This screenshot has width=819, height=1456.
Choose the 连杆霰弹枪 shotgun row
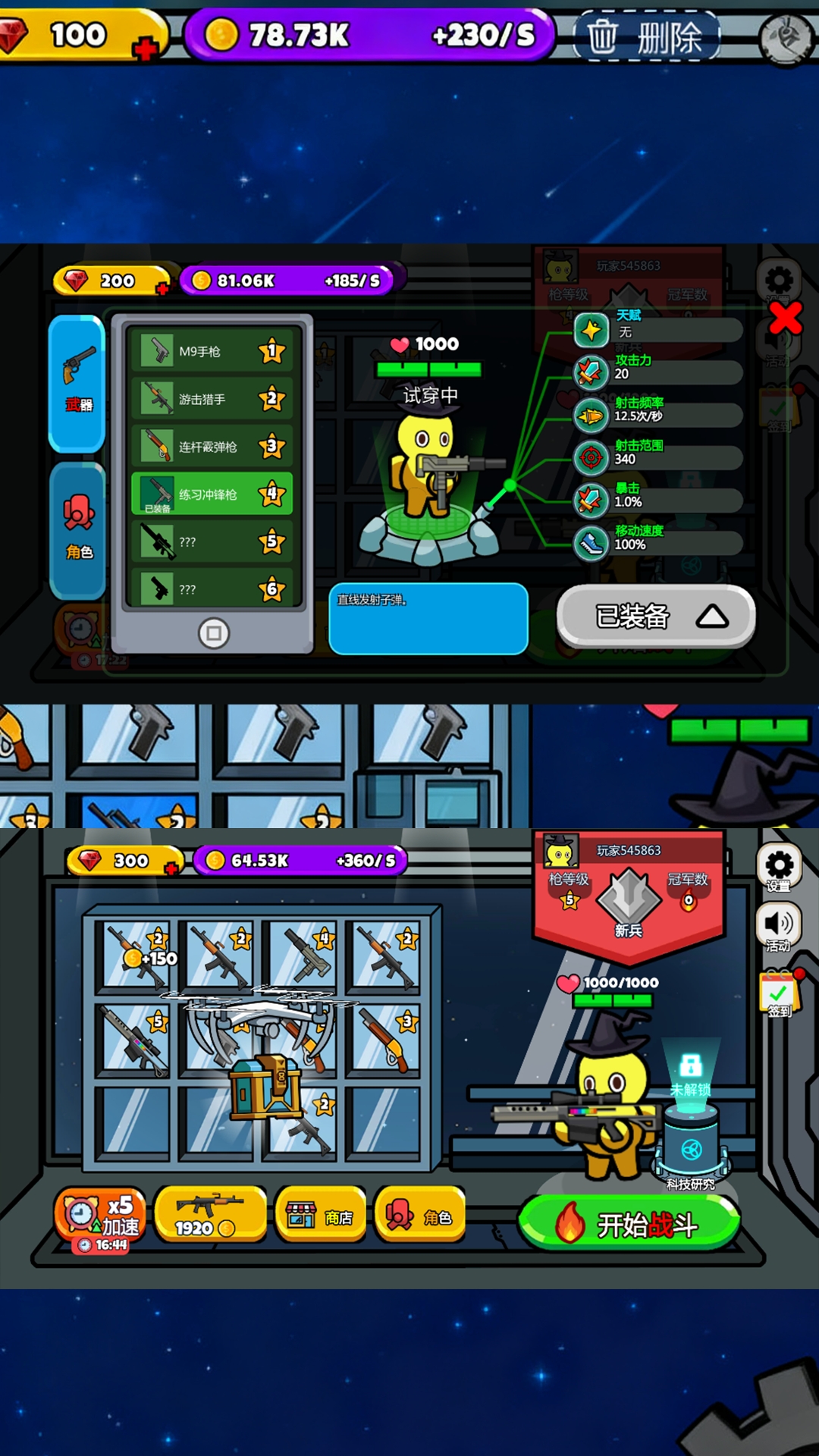click(x=212, y=447)
